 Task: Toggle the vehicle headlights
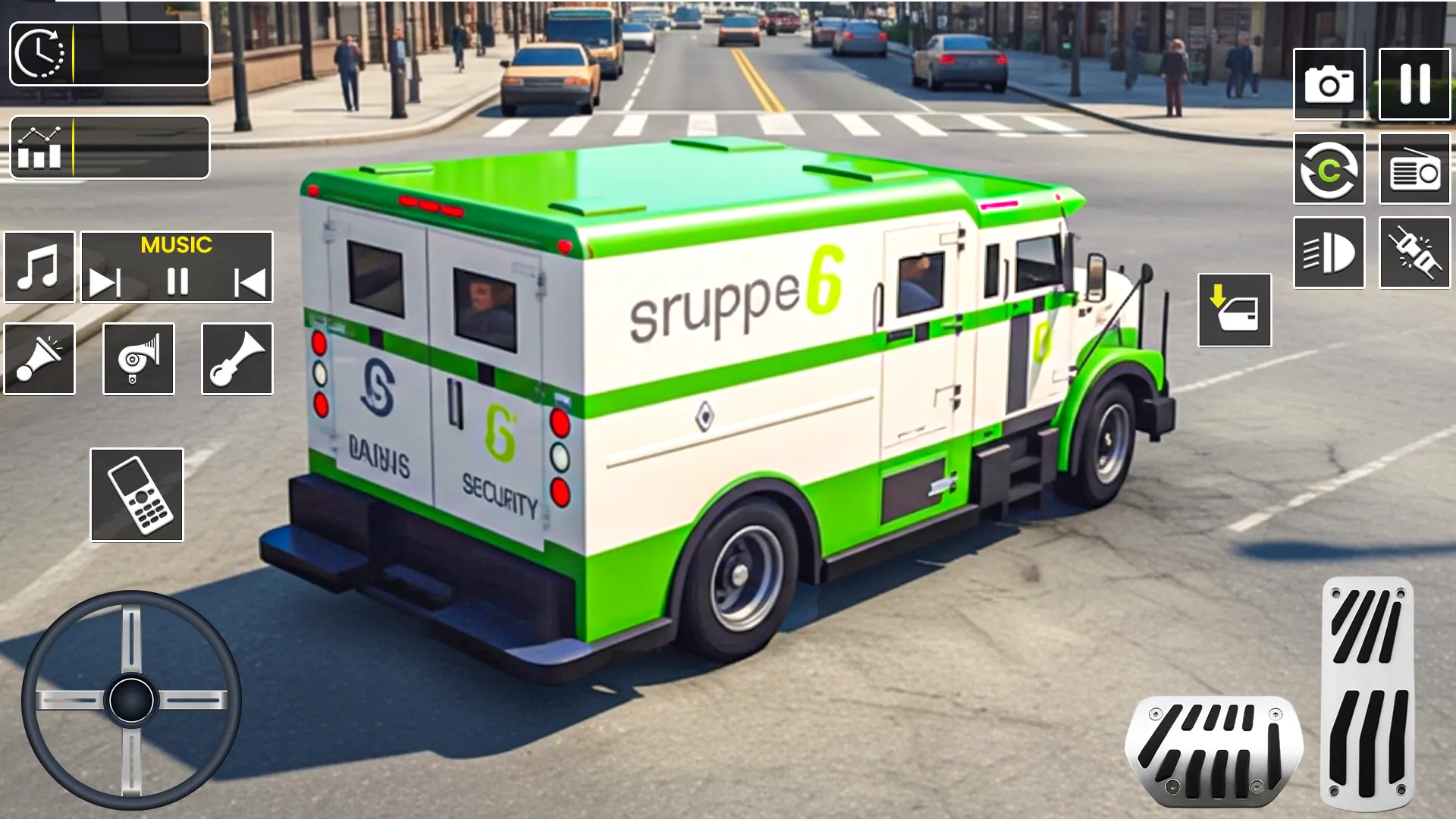tap(1329, 251)
